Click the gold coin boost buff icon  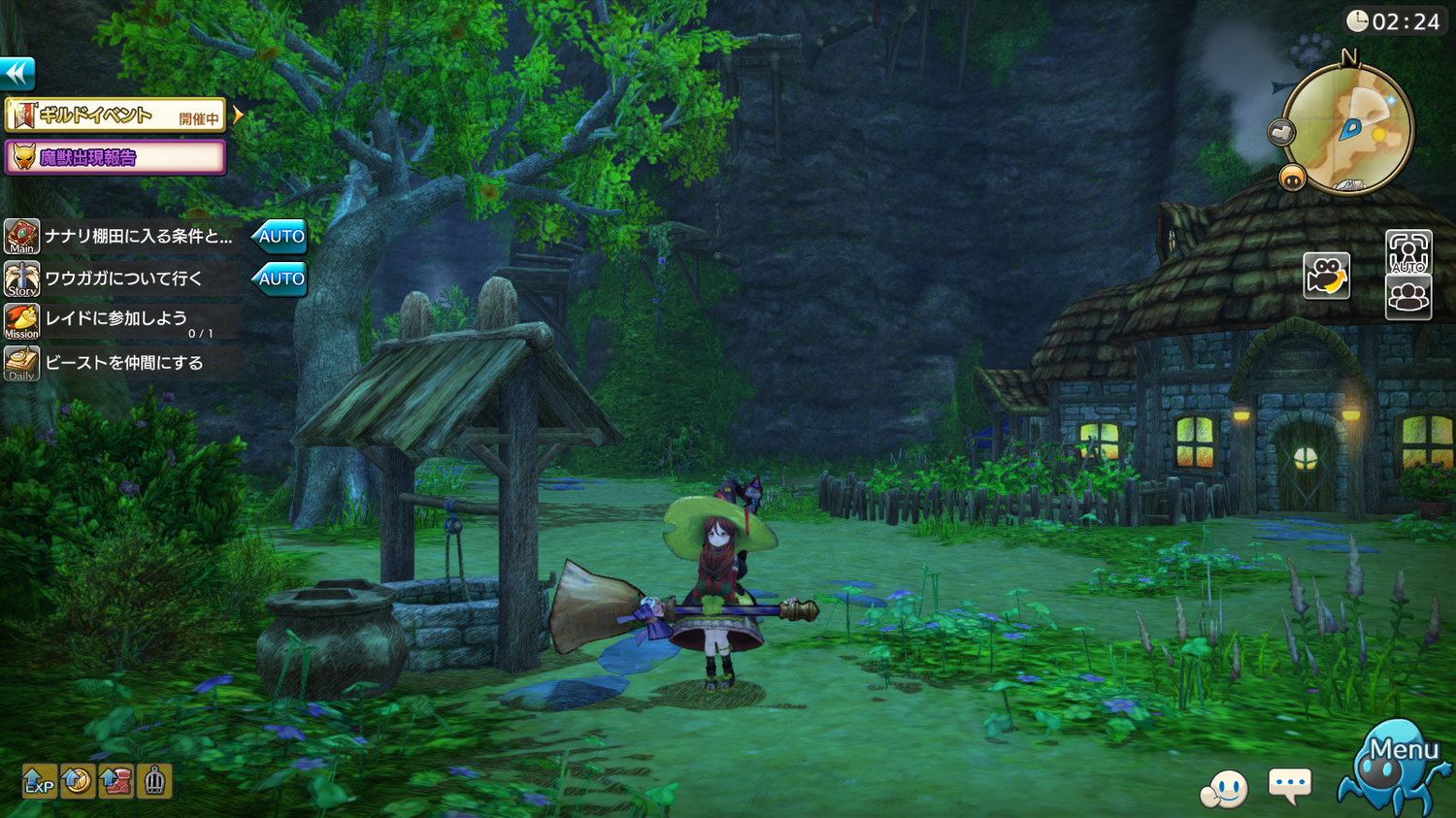[x=78, y=781]
